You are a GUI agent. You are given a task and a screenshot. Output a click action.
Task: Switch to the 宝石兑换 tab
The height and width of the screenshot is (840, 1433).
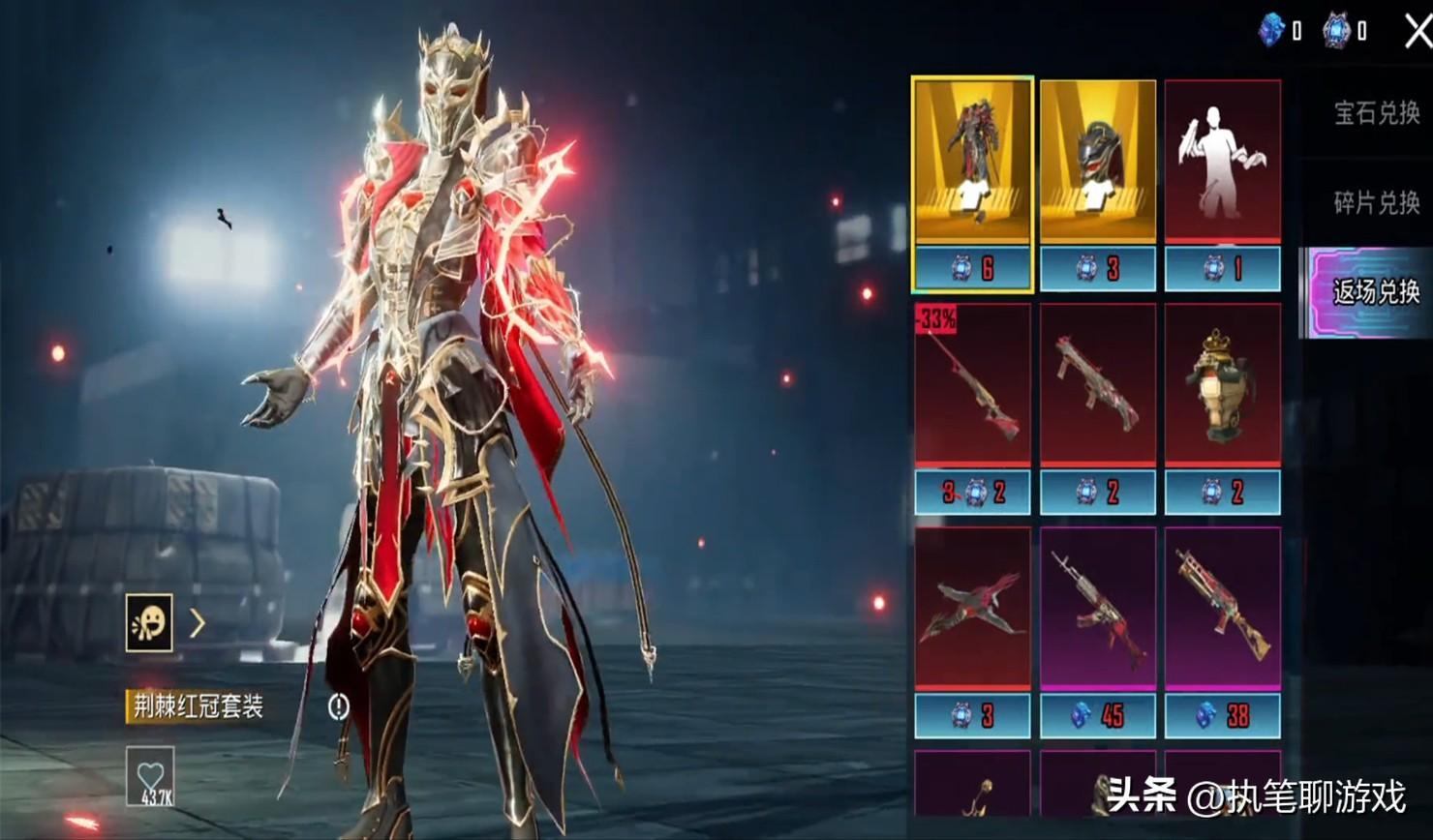pyautogui.click(x=1375, y=113)
